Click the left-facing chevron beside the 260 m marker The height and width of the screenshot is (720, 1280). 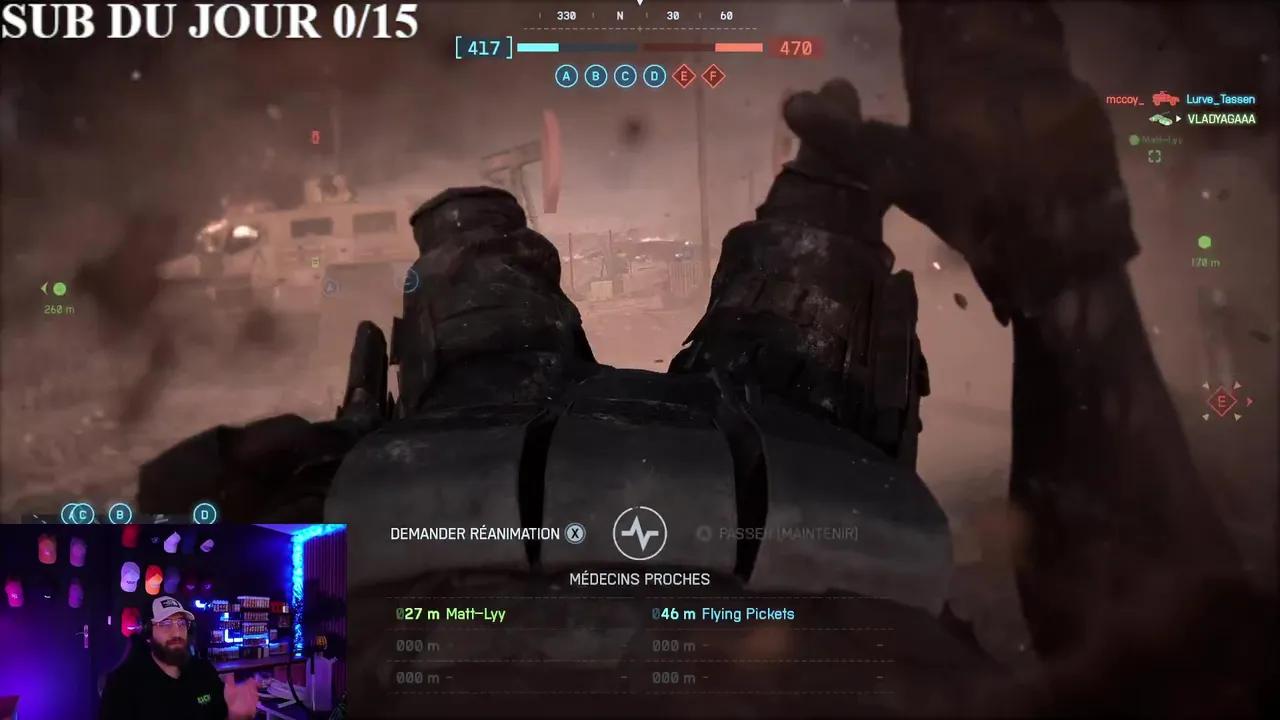43,290
